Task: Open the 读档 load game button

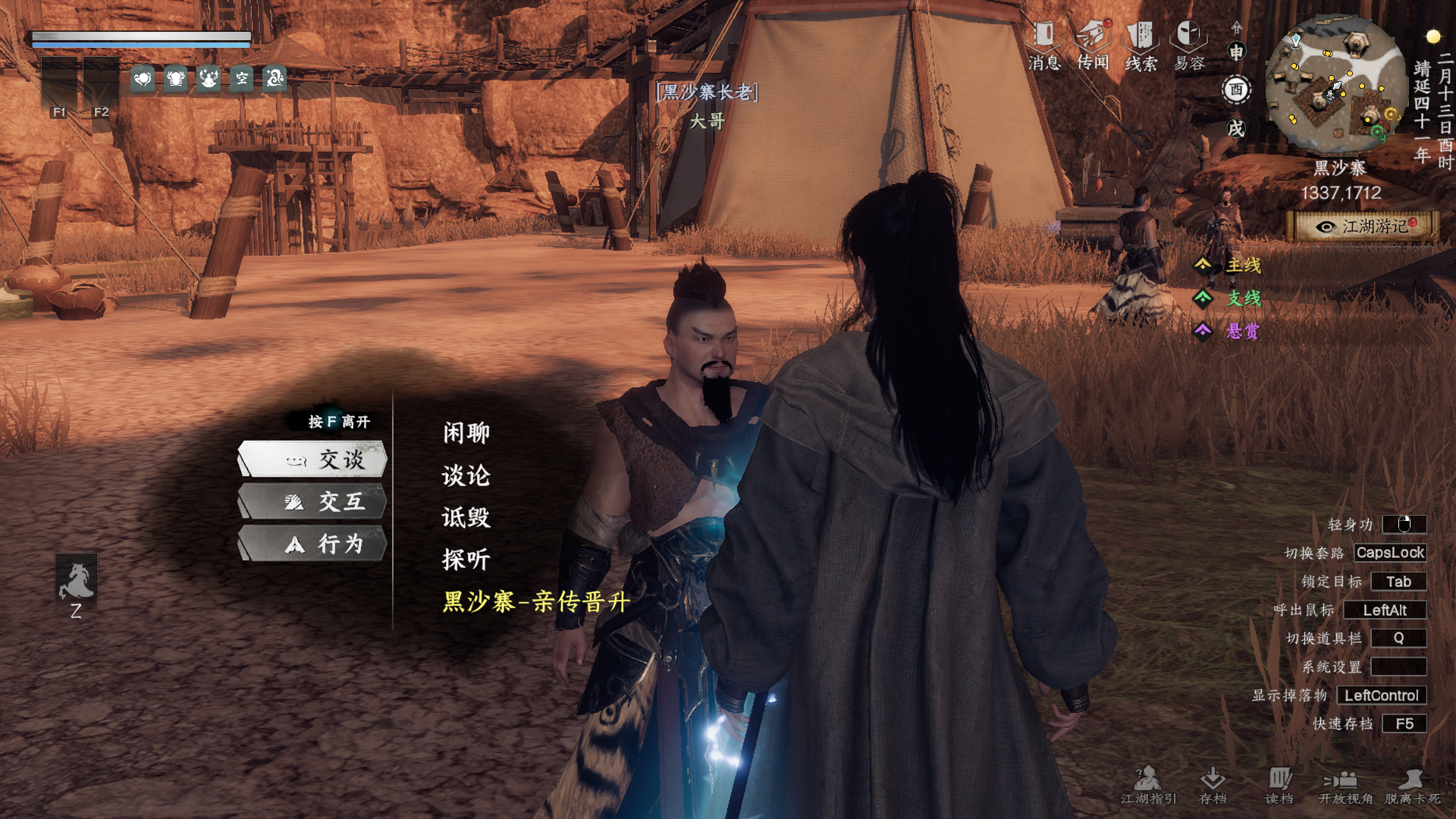Action: point(1279,786)
